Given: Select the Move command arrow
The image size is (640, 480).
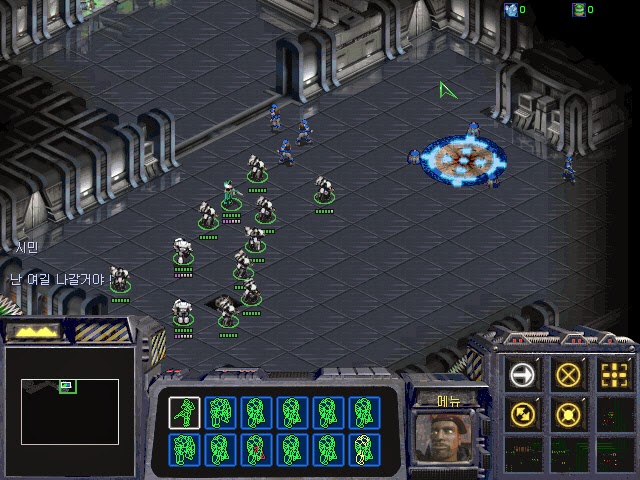Looking at the screenshot, I should coord(521,375).
